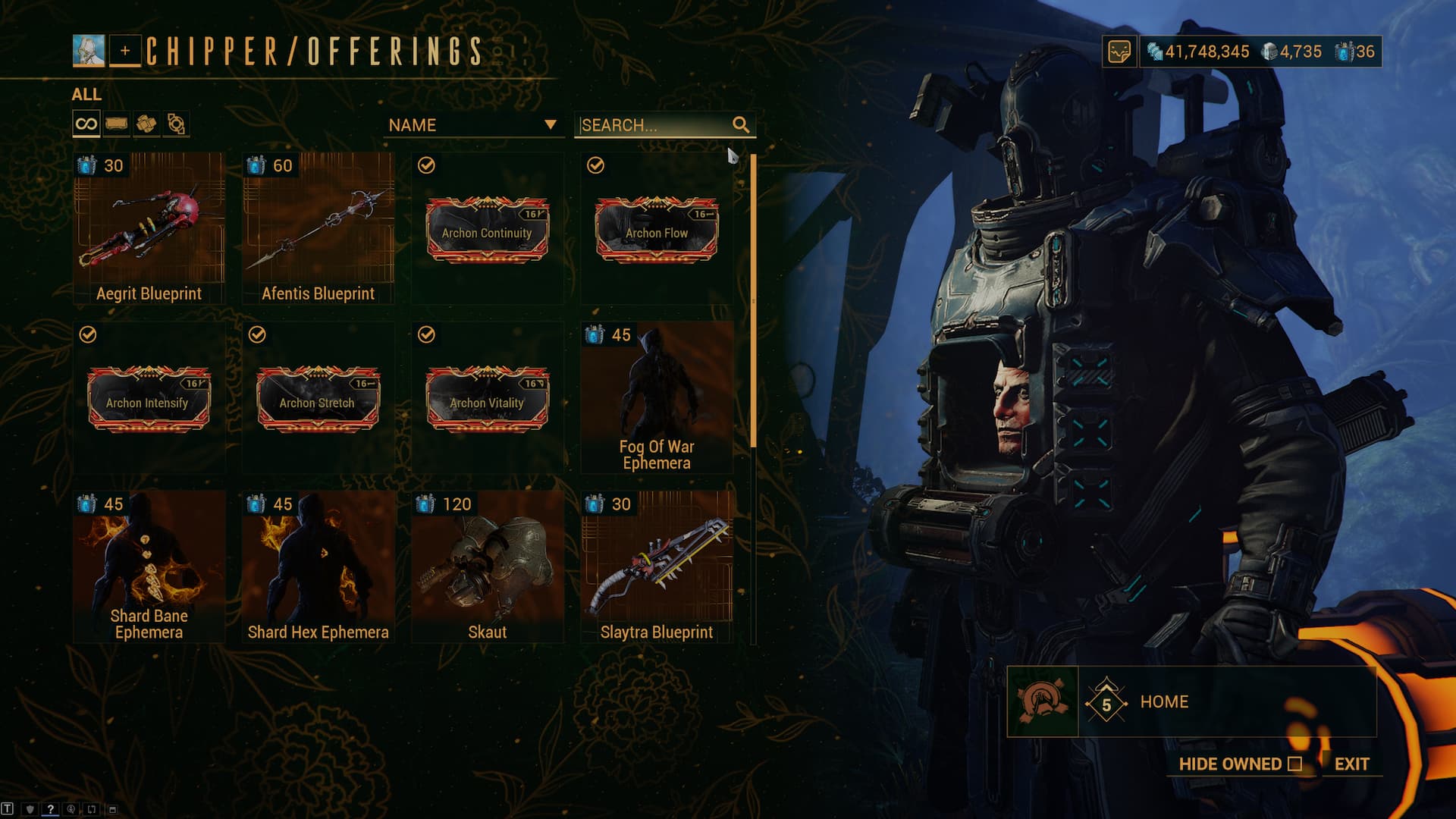Toggle the Hide Owned checkbox
The image size is (1456, 819).
pos(1294,764)
